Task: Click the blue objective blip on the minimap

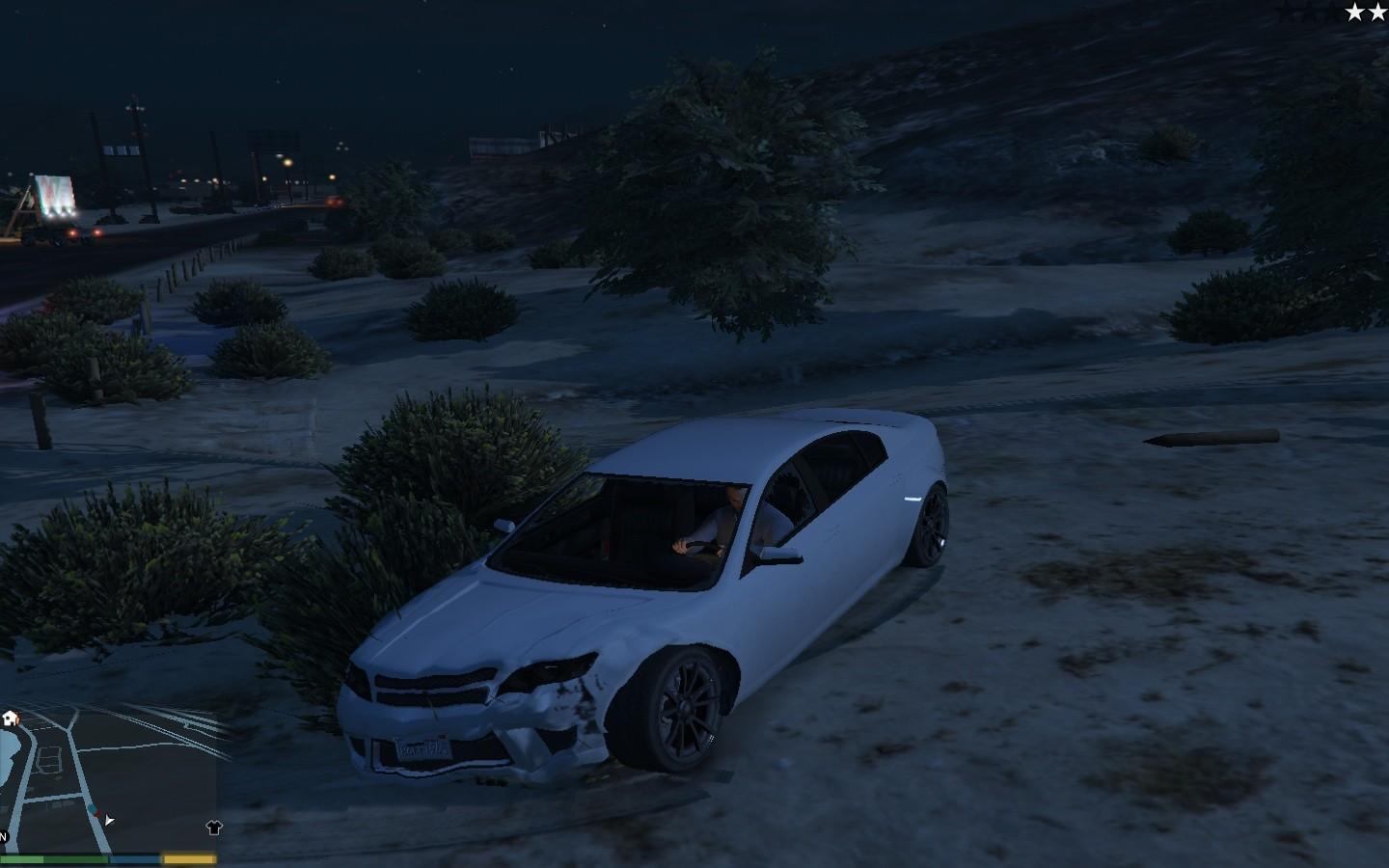Action: pos(91,807)
